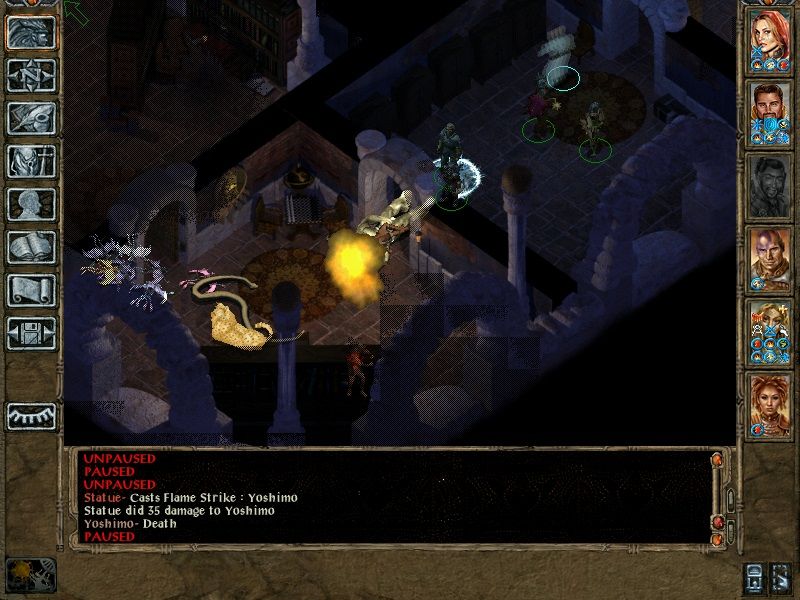This screenshot has height=600, width=800.
Task: Open the journal with quill icon
Action: coord(31,117)
